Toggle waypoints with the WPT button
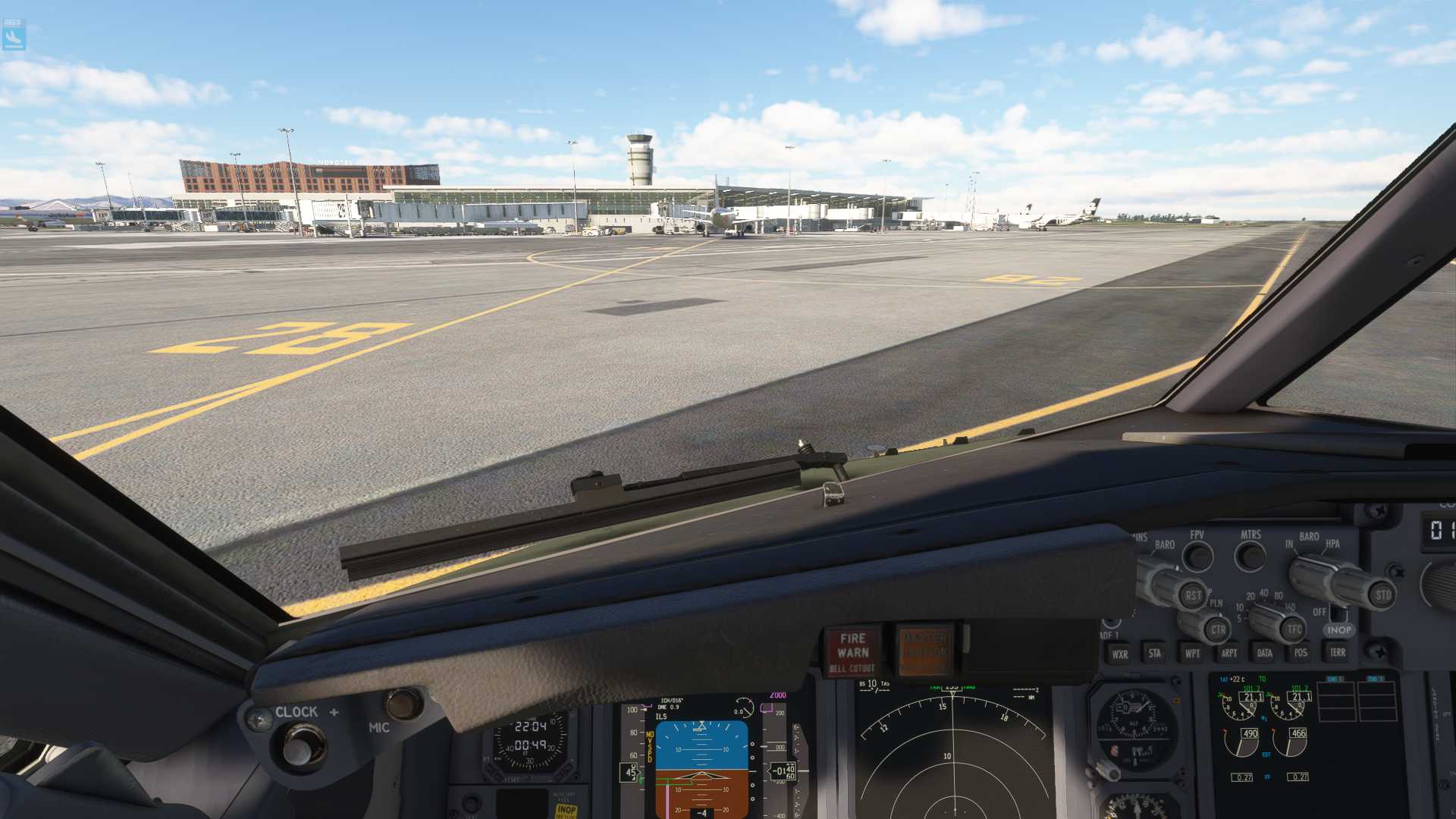The height and width of the screenshot is (819, 1456). tap(1192, 653)
